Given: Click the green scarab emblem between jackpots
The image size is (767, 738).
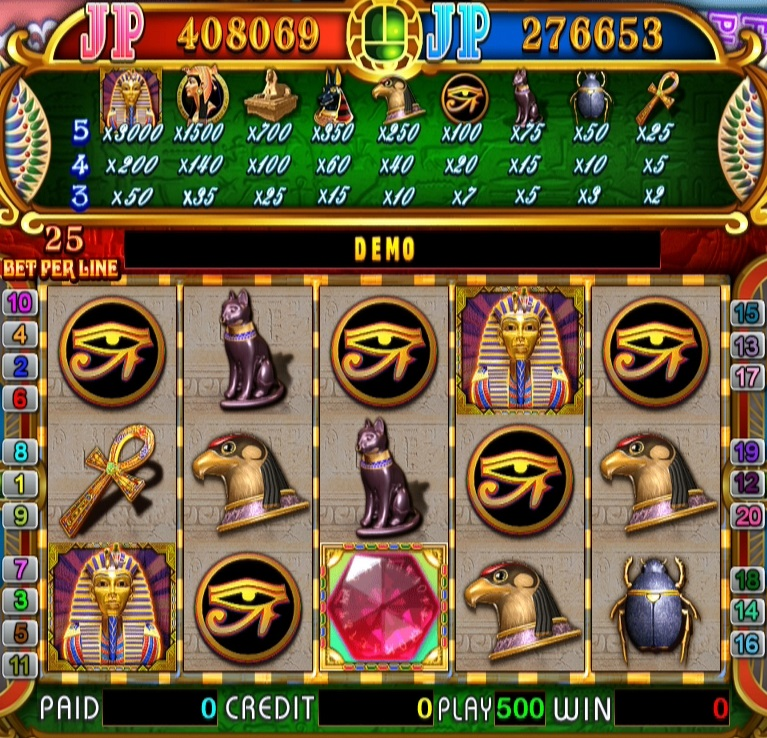Looking at the screenshot, I should [384, 32].
